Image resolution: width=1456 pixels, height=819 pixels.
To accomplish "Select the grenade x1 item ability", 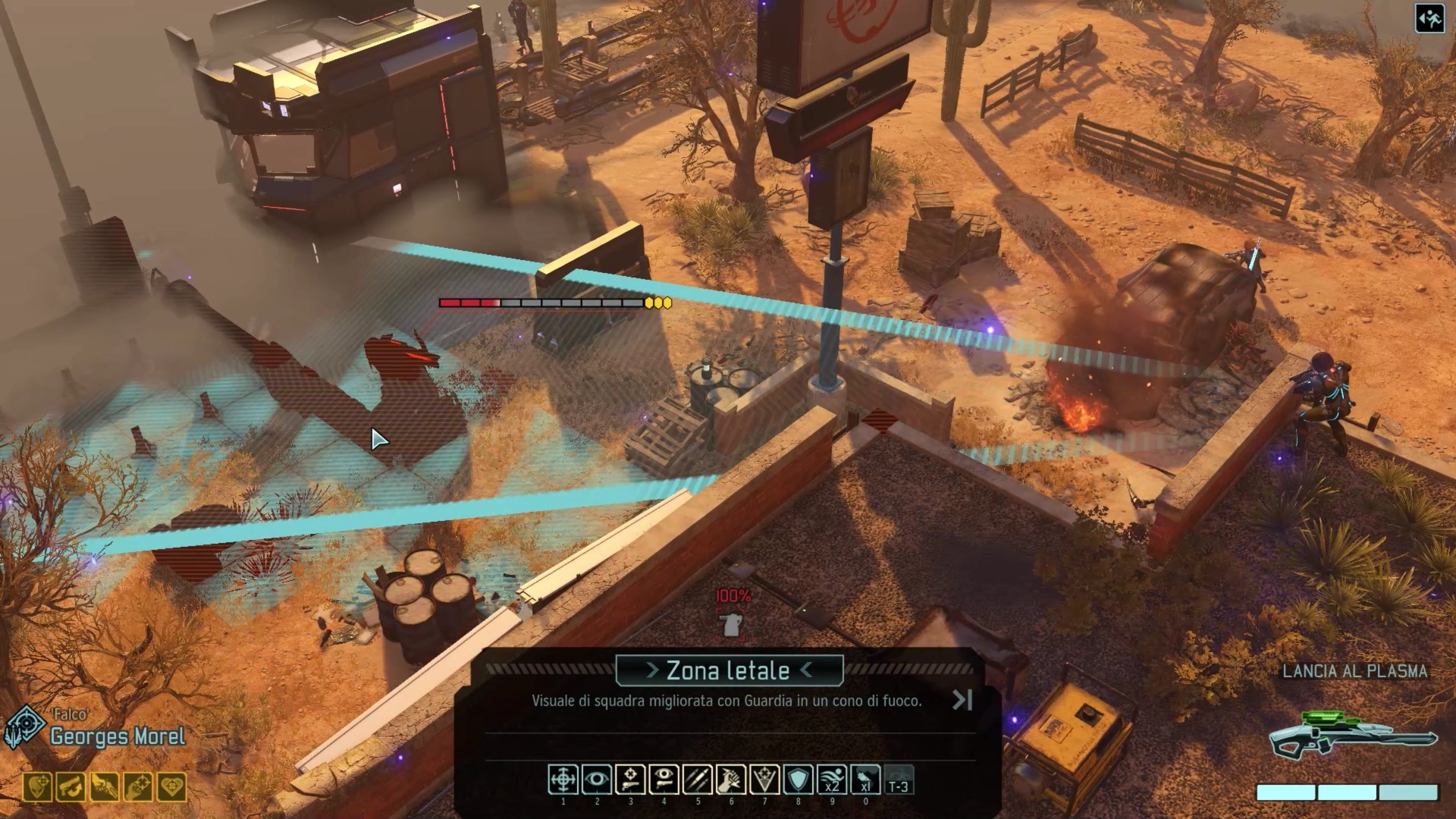I will click(865, 780).
